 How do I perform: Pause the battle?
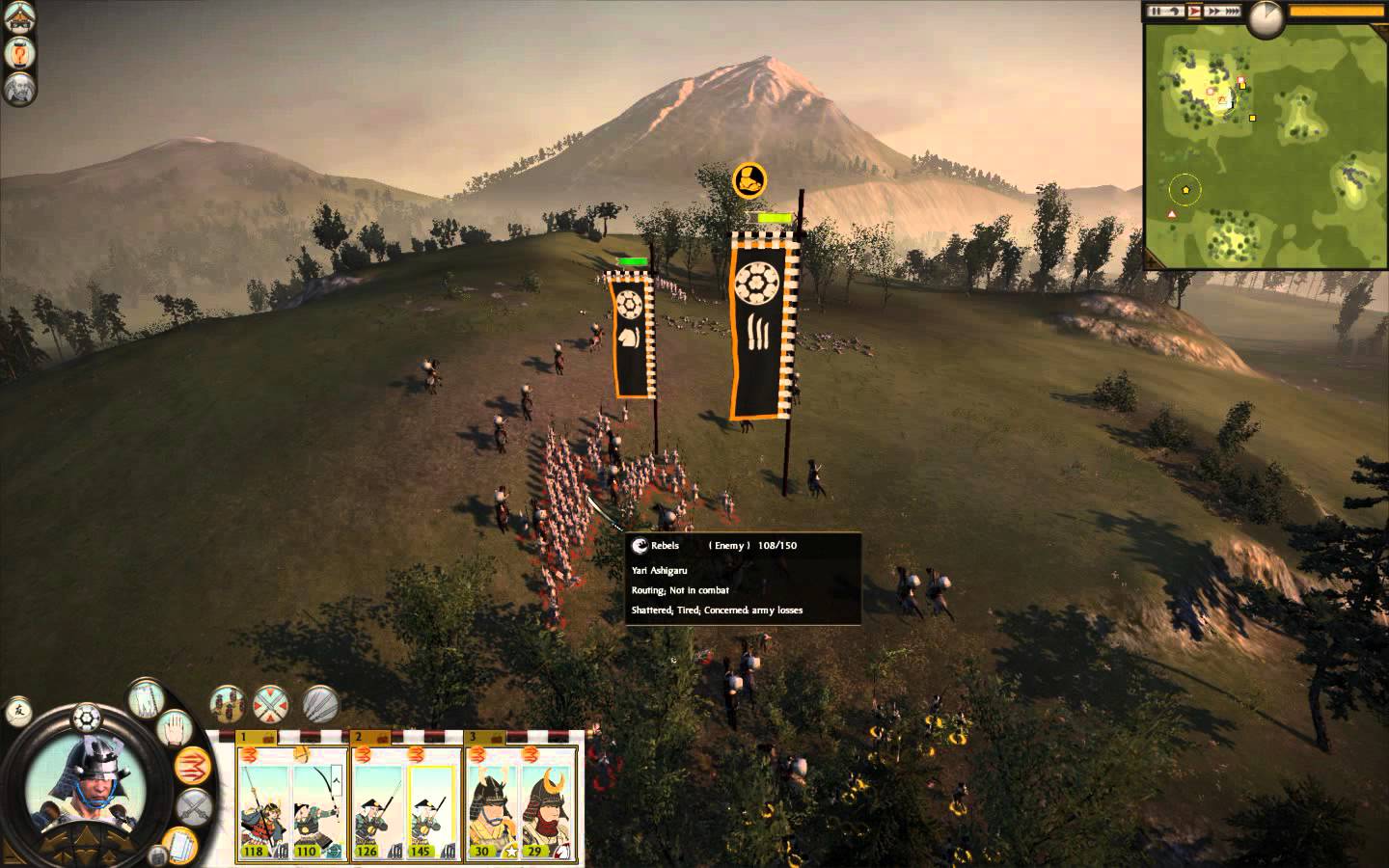pos(1155,12)
